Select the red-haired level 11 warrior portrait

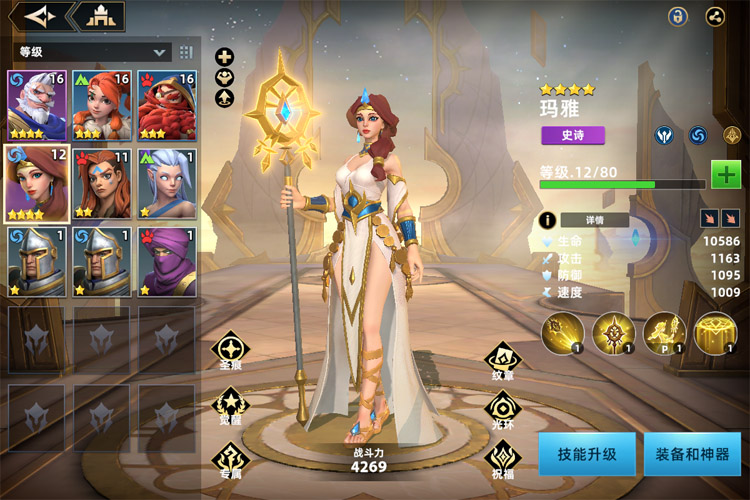pyautogui.click(x=102, y=183)
